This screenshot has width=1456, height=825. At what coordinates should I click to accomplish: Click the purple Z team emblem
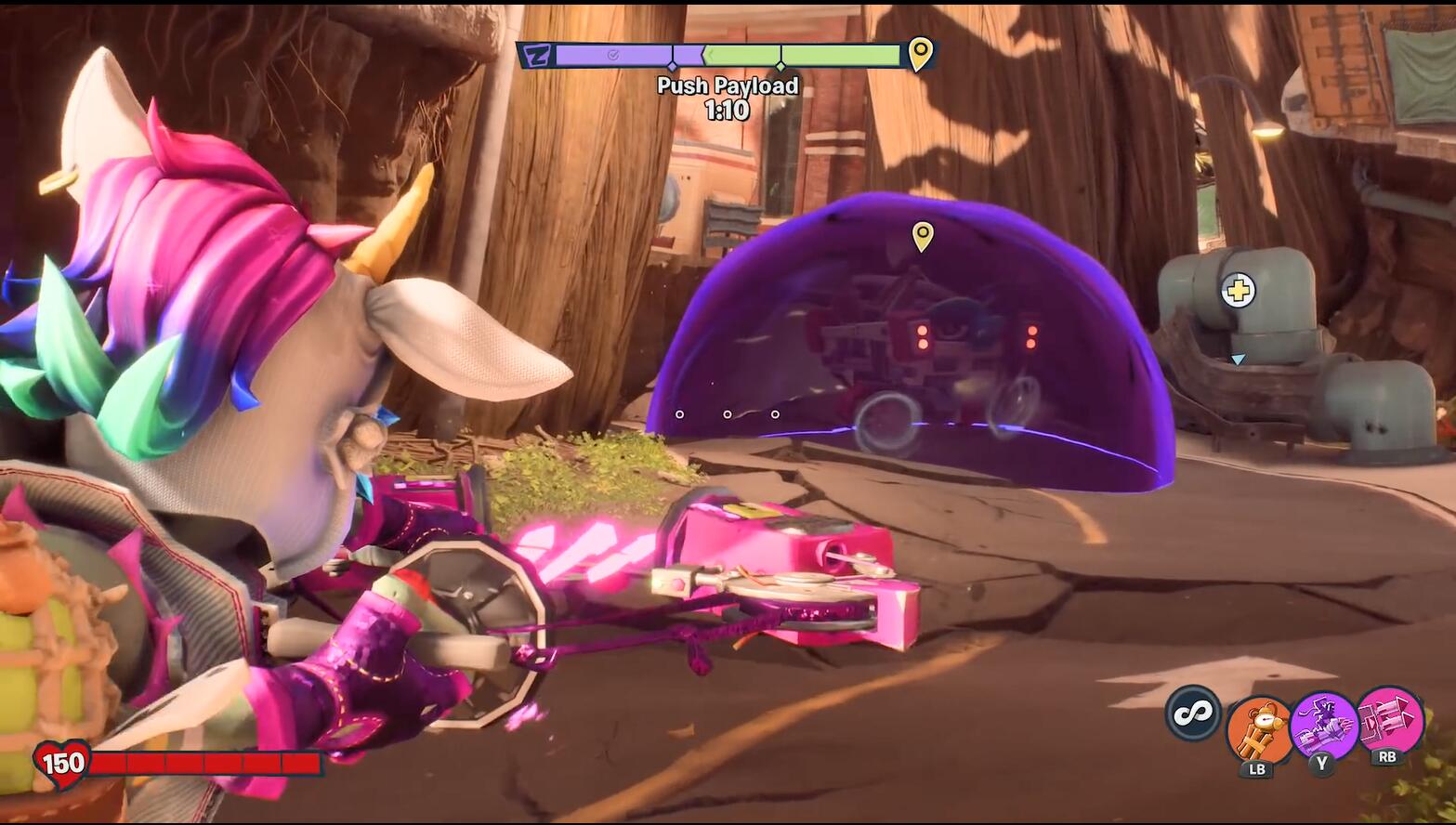tap(536, 56)
